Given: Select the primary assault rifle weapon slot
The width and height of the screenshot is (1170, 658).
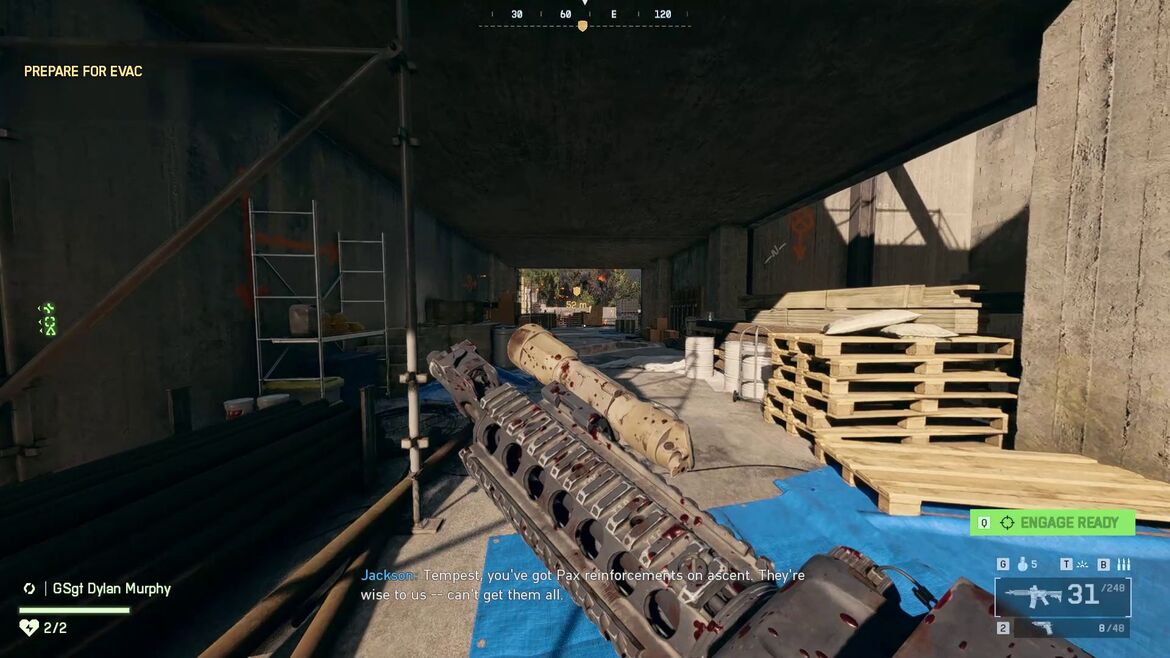Looking at the screenshot, I should pyautogui.click(x=1062, y=596).
